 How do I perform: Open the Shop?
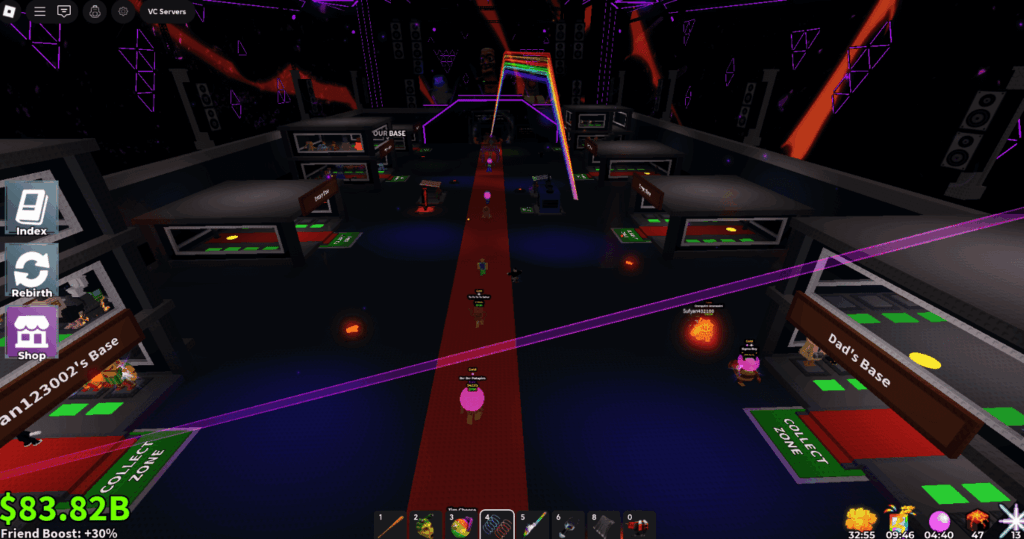point(32,332)
